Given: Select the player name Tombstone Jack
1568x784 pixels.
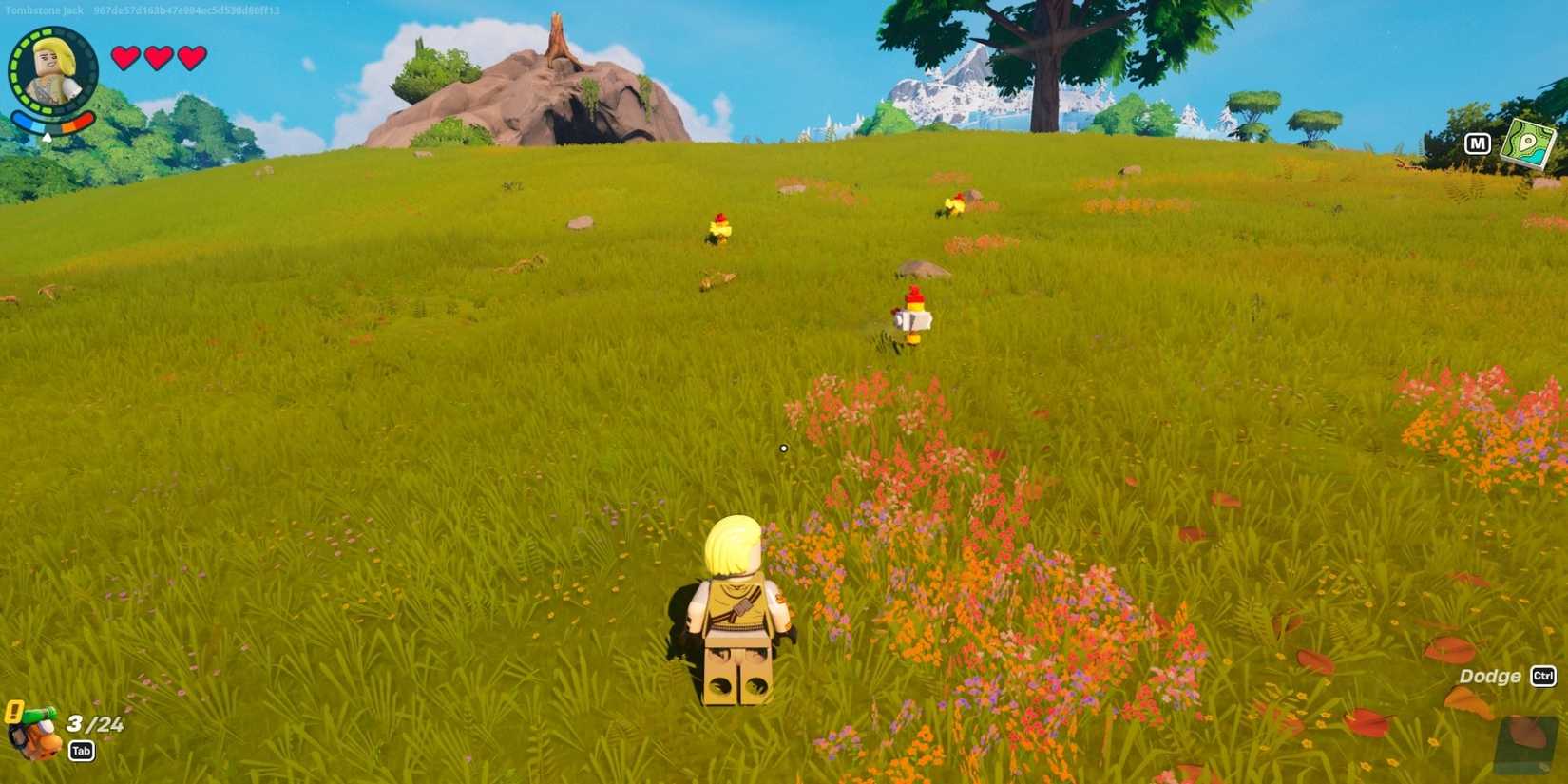Looking at the screenshot, I should [43, 9].
